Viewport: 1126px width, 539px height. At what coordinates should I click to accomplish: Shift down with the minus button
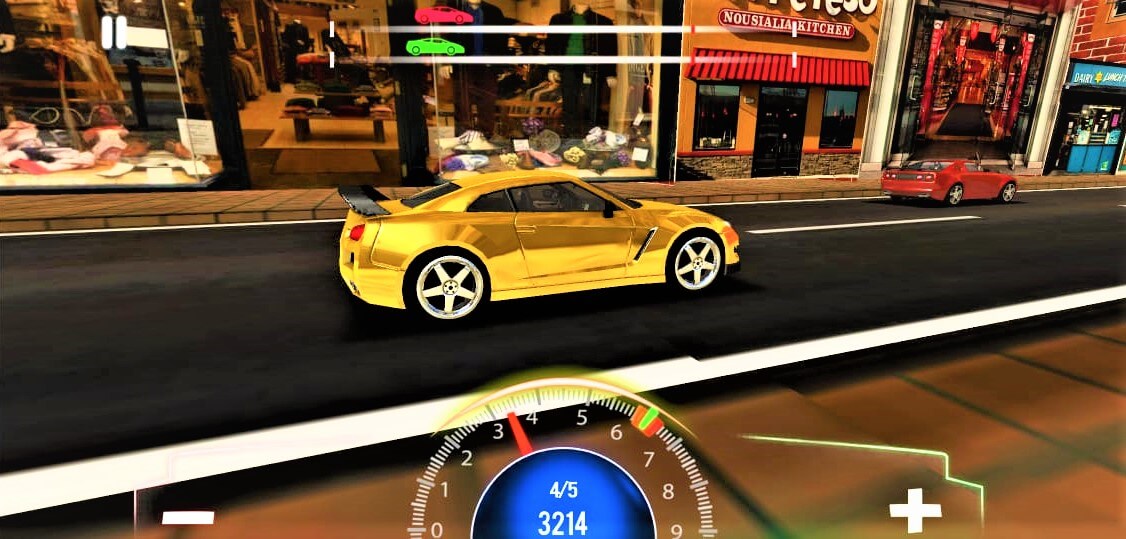[188, 517]
